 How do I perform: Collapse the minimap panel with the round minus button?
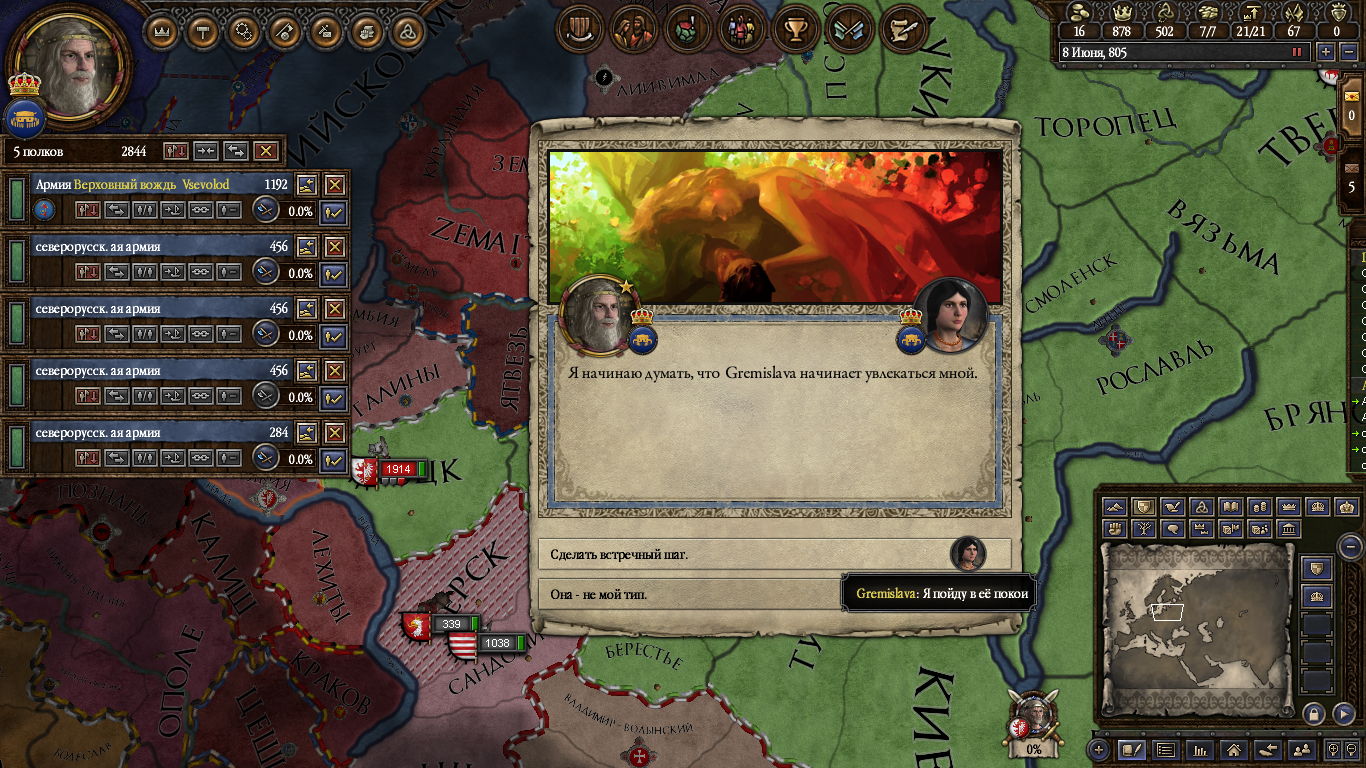point(1350,547)
